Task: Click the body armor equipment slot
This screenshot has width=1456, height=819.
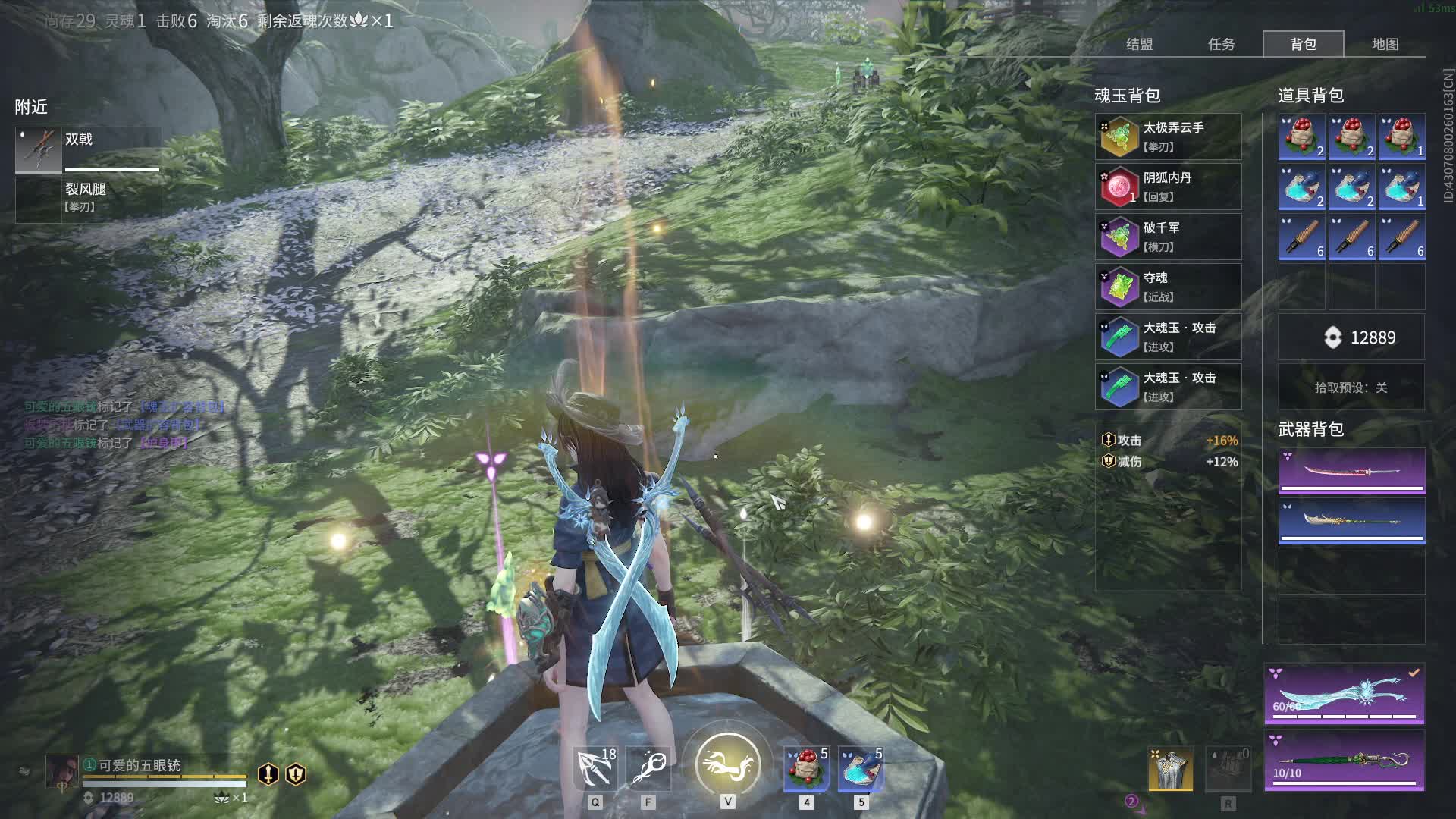Action: (1170, 769)
